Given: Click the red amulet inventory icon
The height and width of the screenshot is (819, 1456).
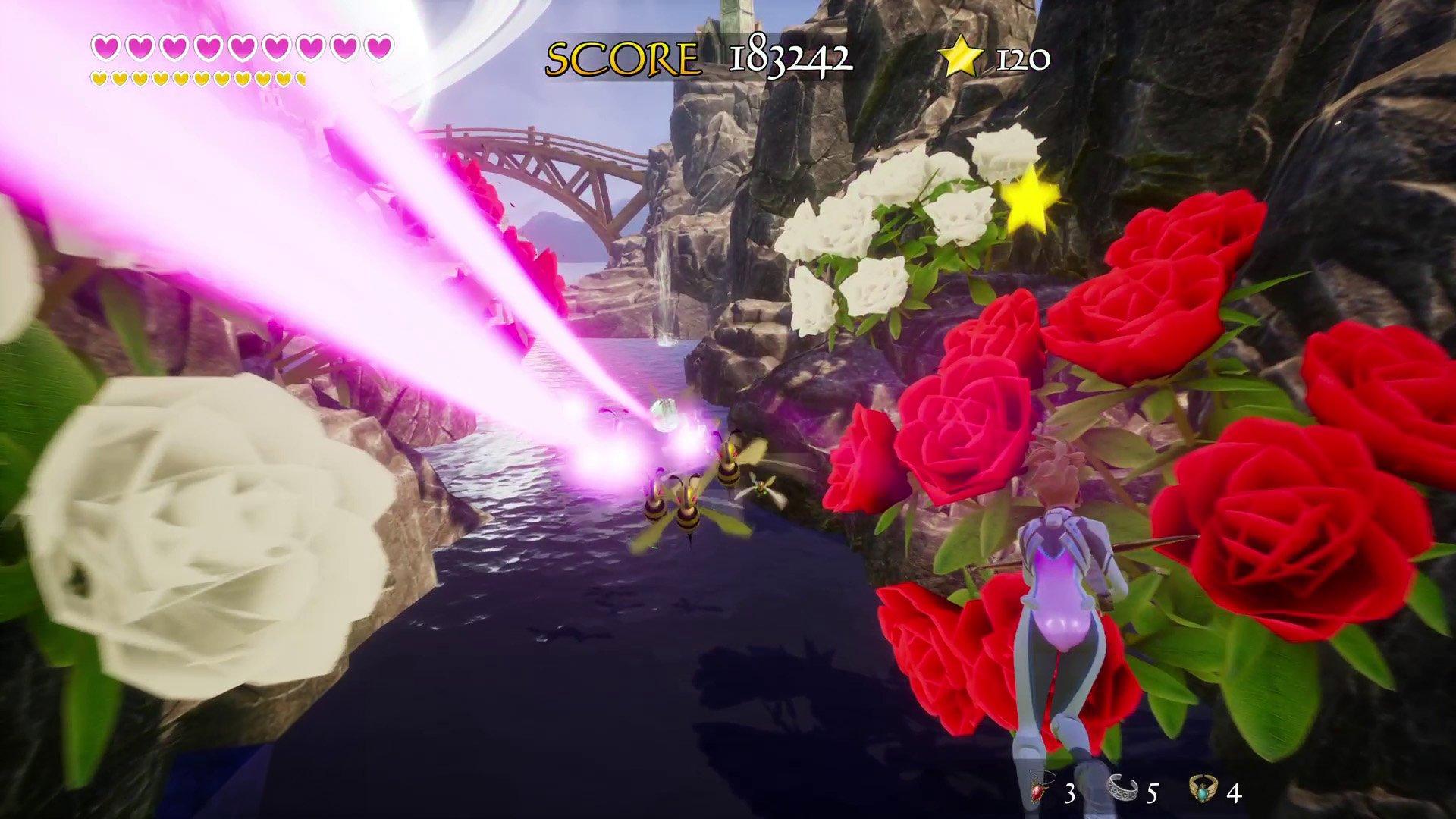Looking at the screenshot, I should point(1037,789).
